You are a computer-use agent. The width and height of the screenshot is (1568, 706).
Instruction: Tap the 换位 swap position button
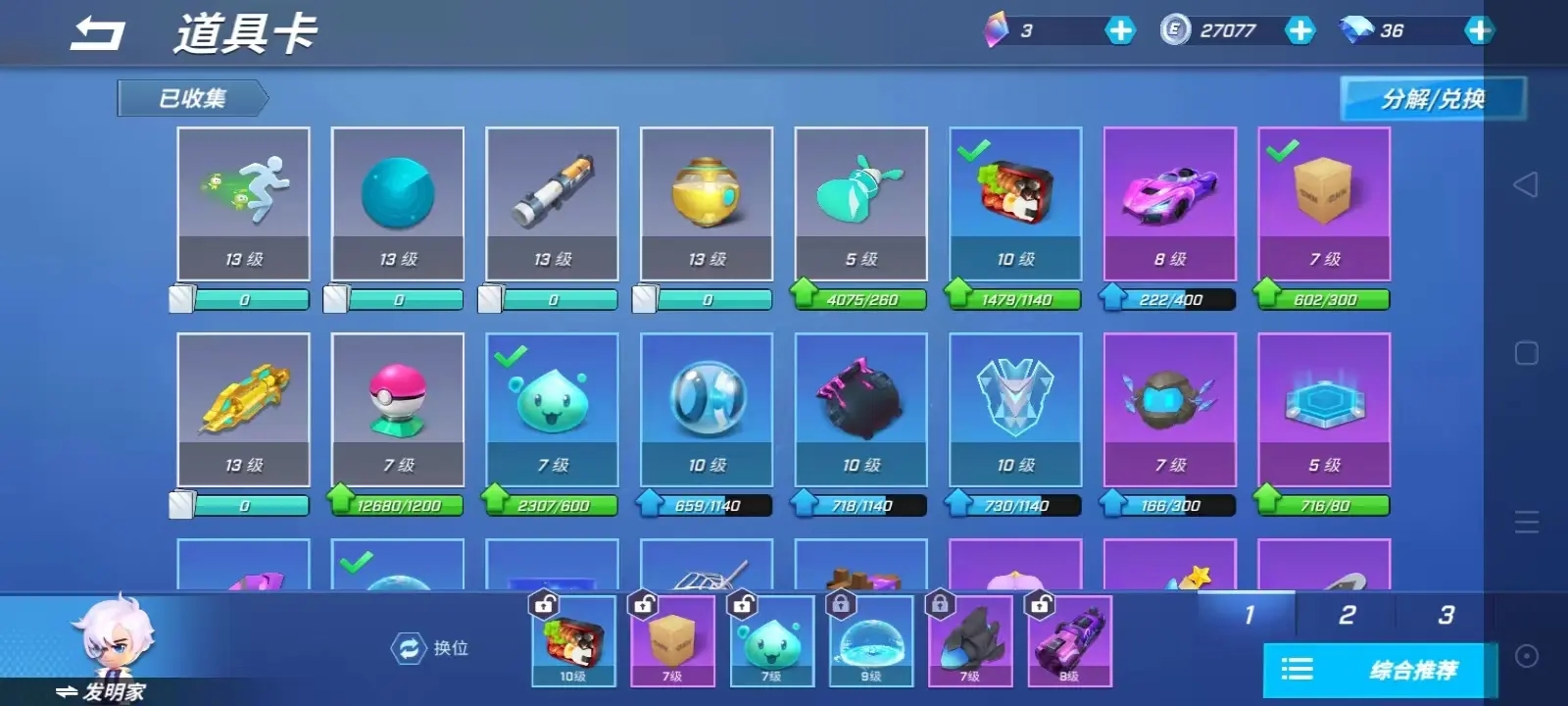tap(430, 648)
